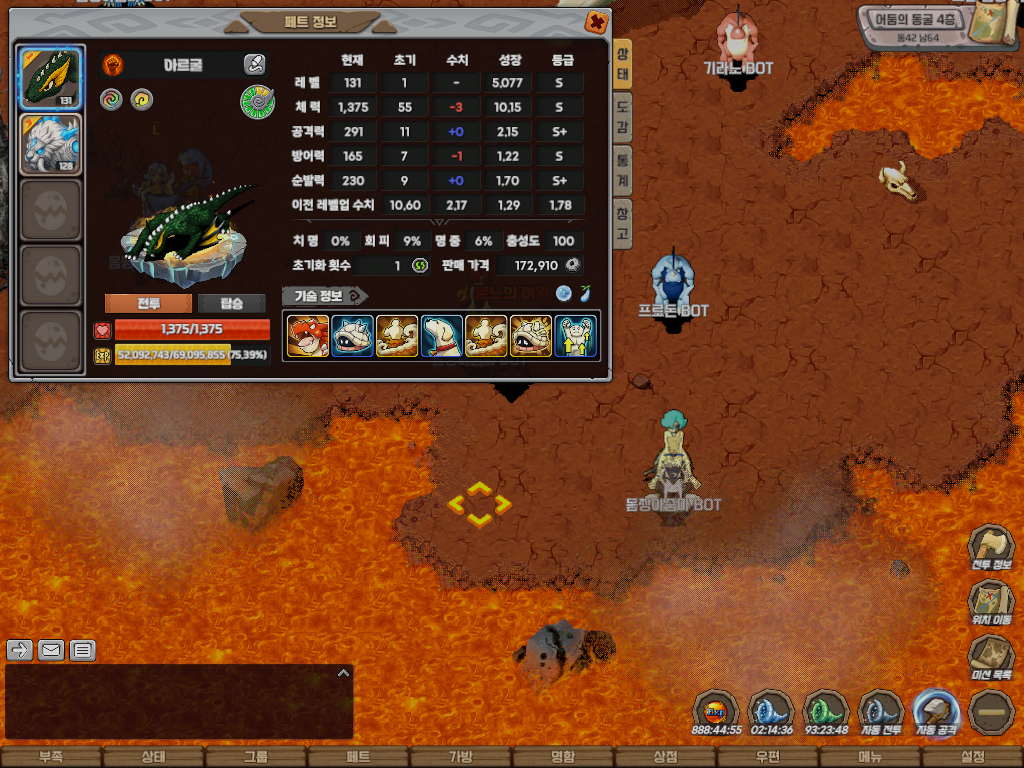Open the 가방 bottom menu
The image size is (1024, 768).
[460, 757]
